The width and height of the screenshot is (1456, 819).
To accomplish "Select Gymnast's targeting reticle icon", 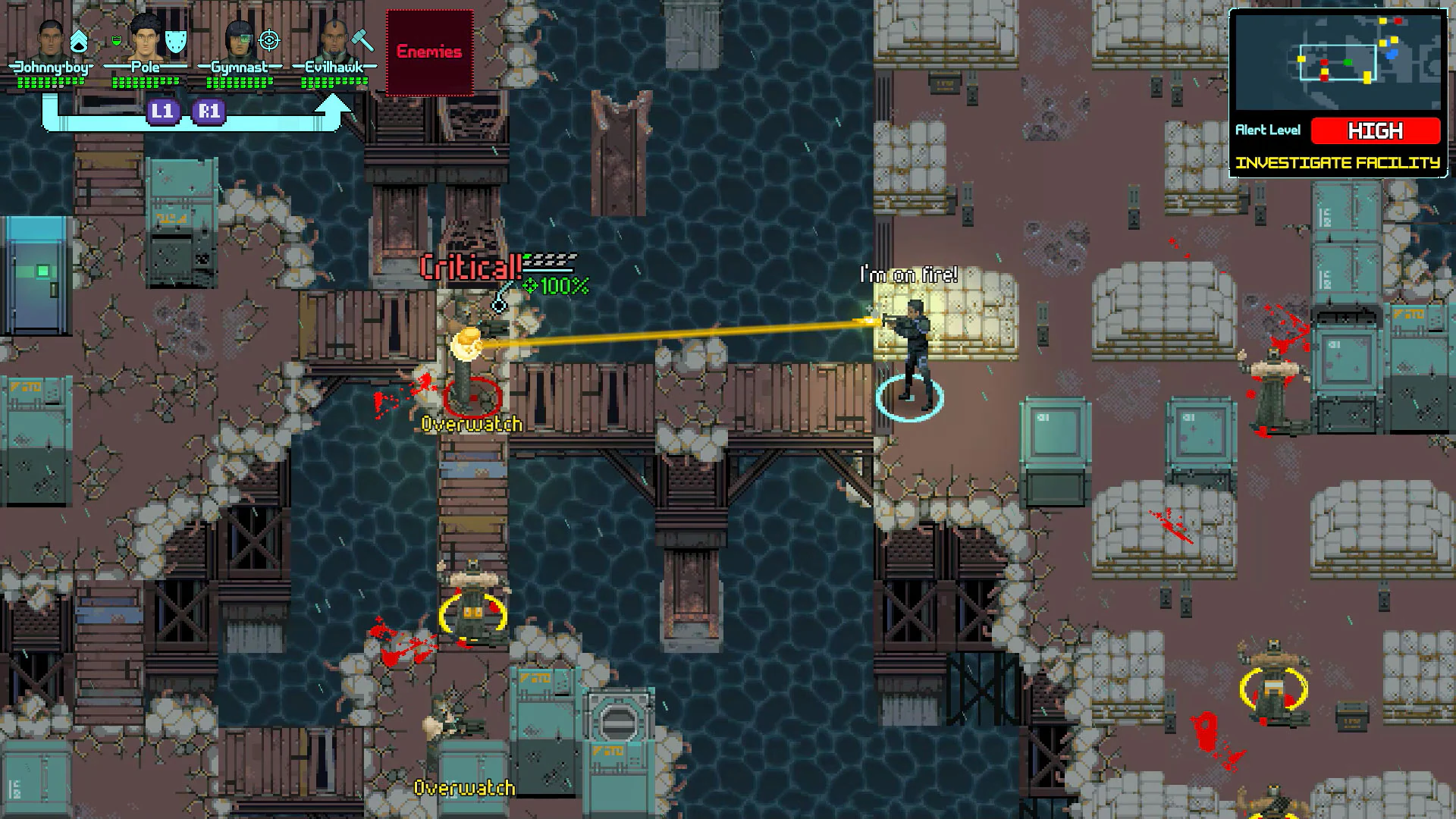I will 269,40.
